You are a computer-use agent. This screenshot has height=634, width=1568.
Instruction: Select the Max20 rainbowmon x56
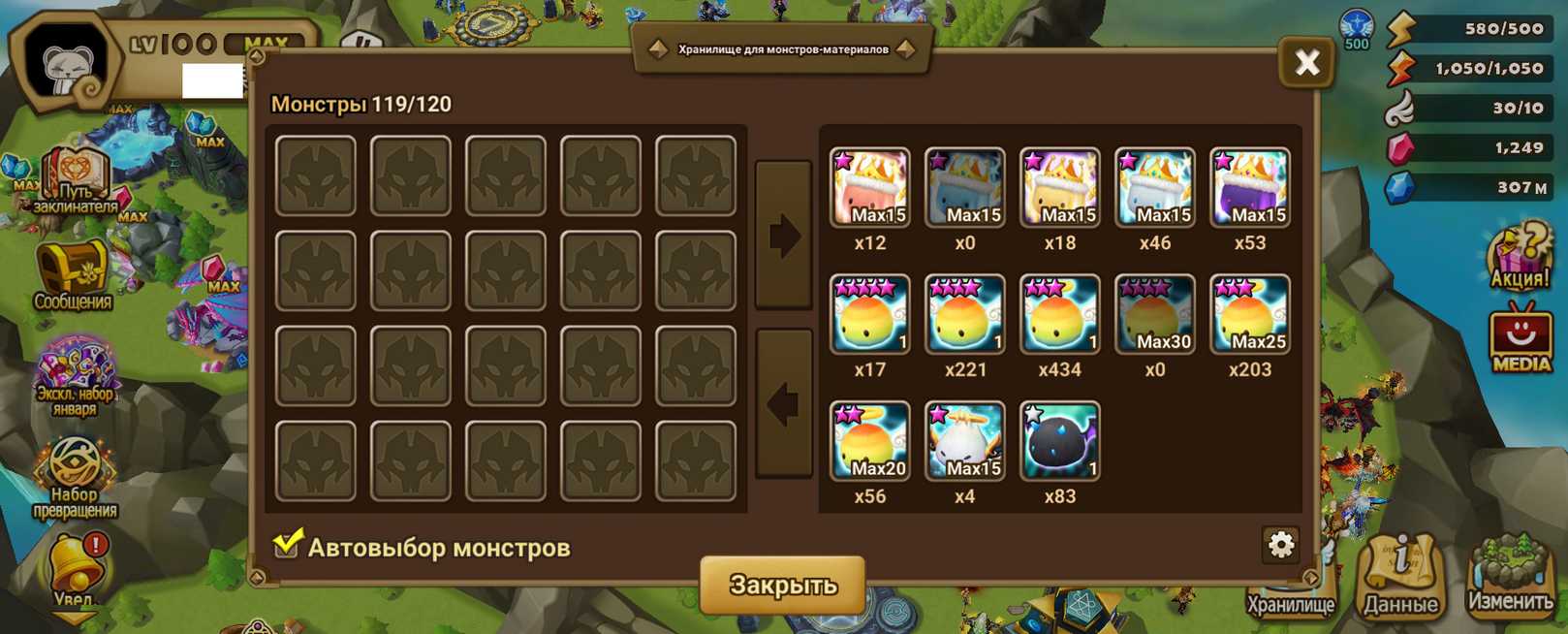pos(869,442)
